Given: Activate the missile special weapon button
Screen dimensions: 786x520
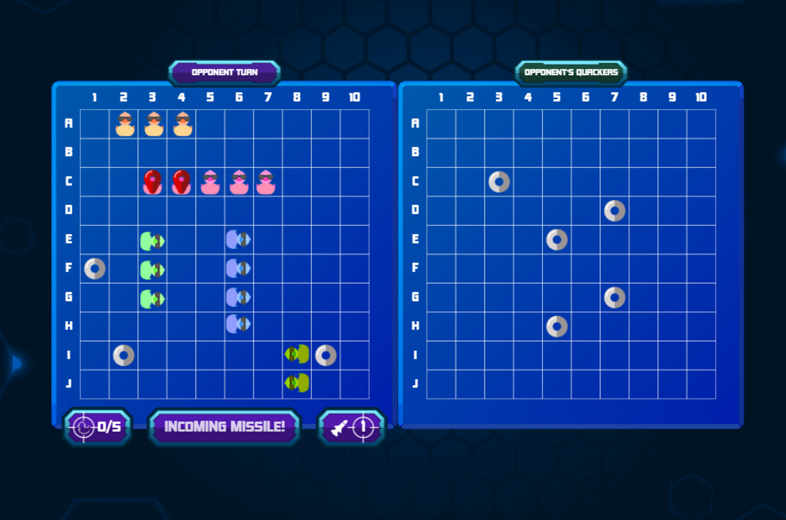Looking at the screenshot, I should click(351, 427).
